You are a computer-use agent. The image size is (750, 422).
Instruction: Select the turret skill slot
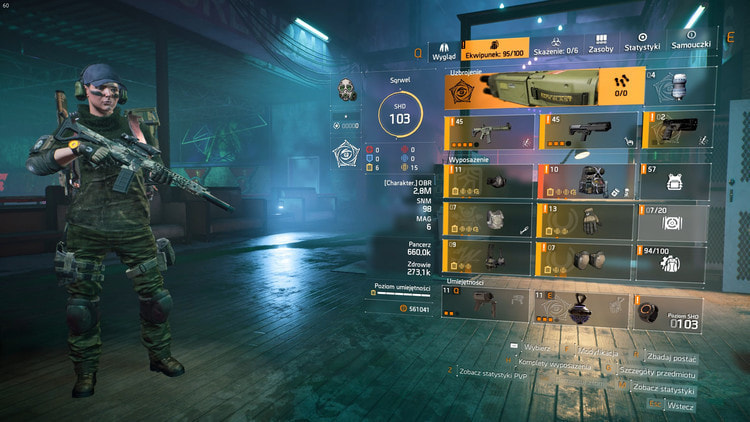(x=487, y=306)
